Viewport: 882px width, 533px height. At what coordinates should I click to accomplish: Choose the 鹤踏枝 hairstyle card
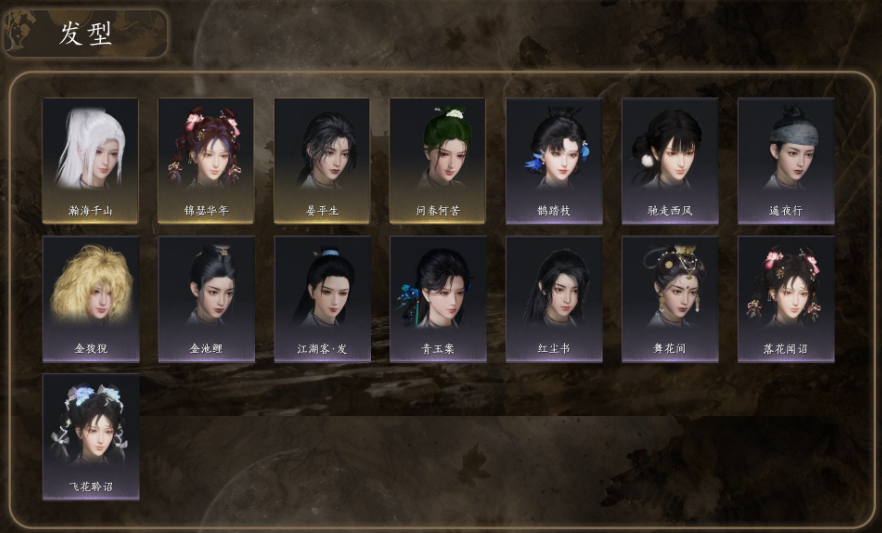pos(554,160)
